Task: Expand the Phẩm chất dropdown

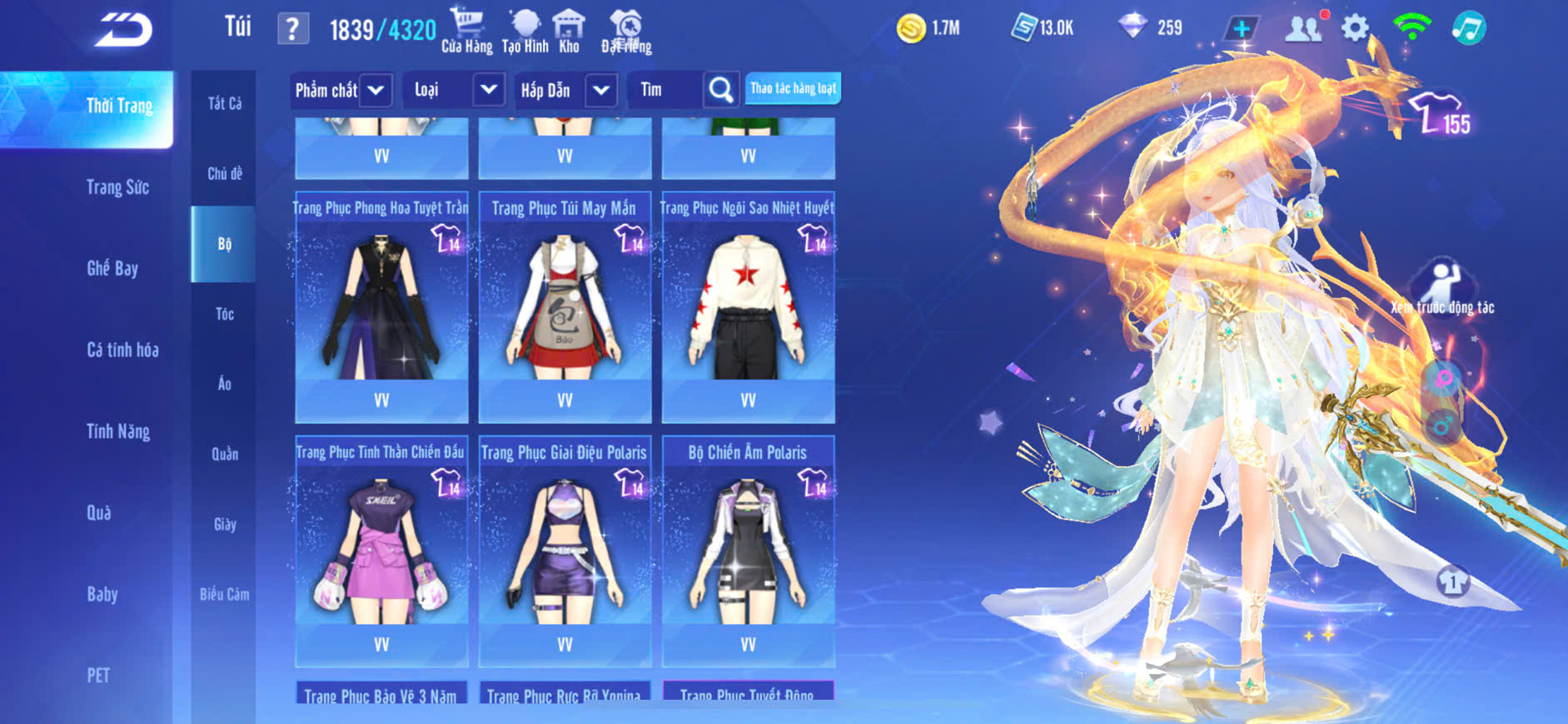Action: 376,90
